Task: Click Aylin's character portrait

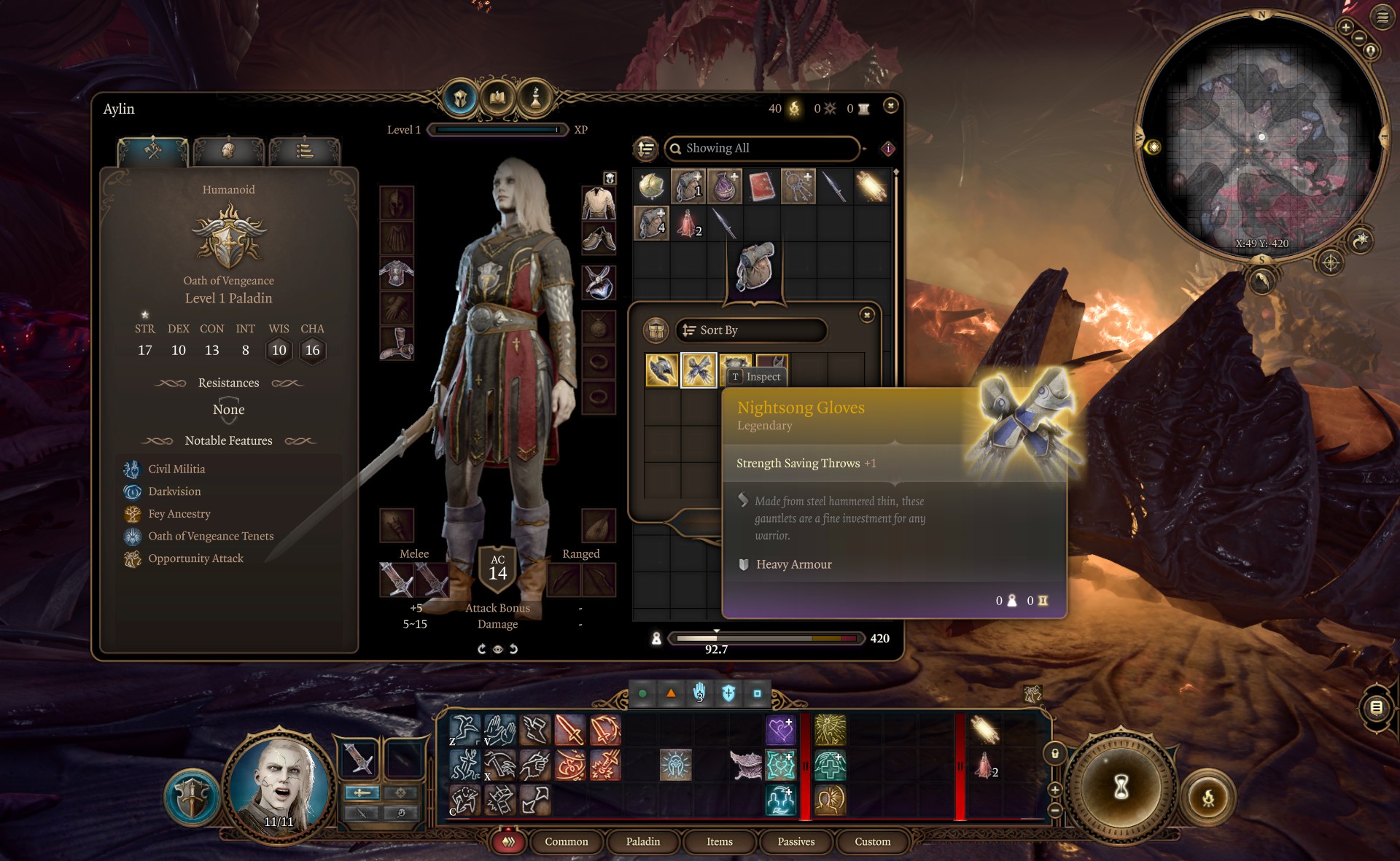Action: (x=279, y=787)
